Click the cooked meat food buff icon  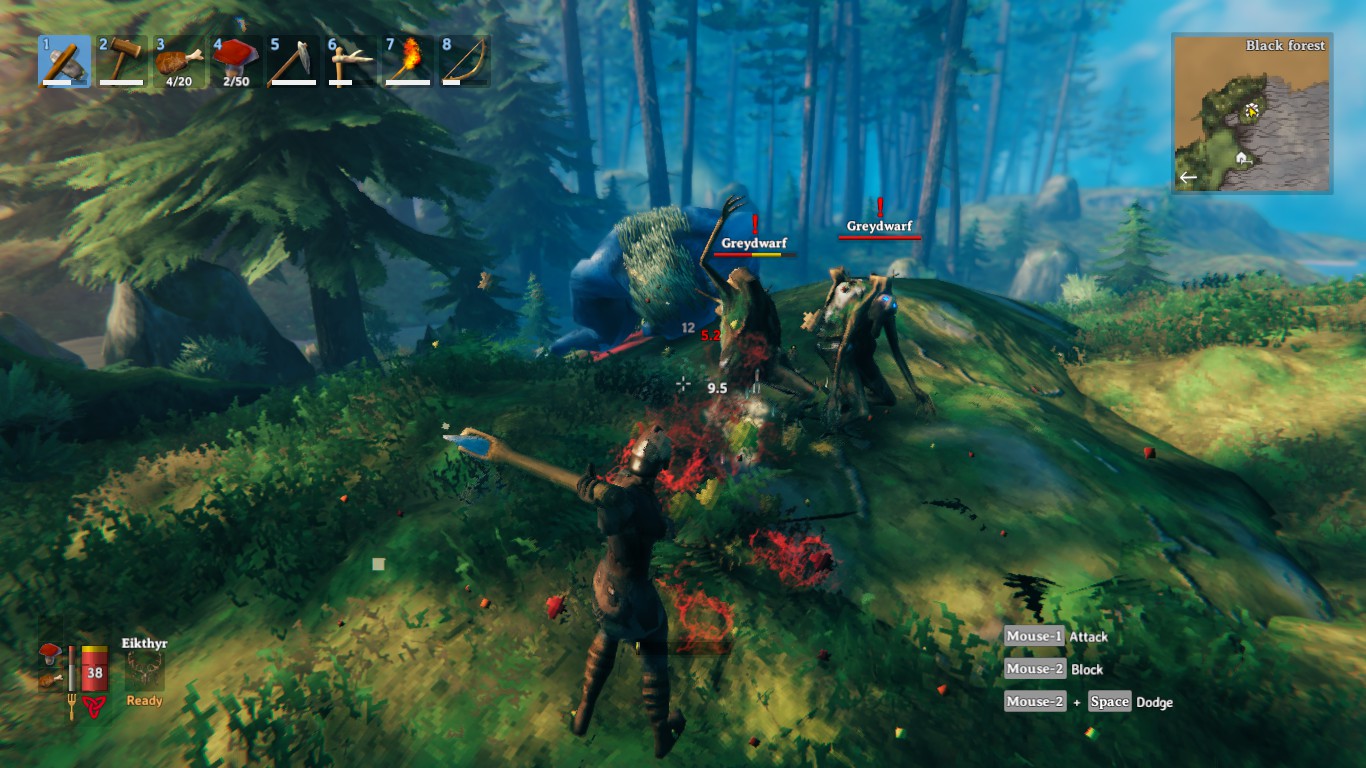coord(50,680)
